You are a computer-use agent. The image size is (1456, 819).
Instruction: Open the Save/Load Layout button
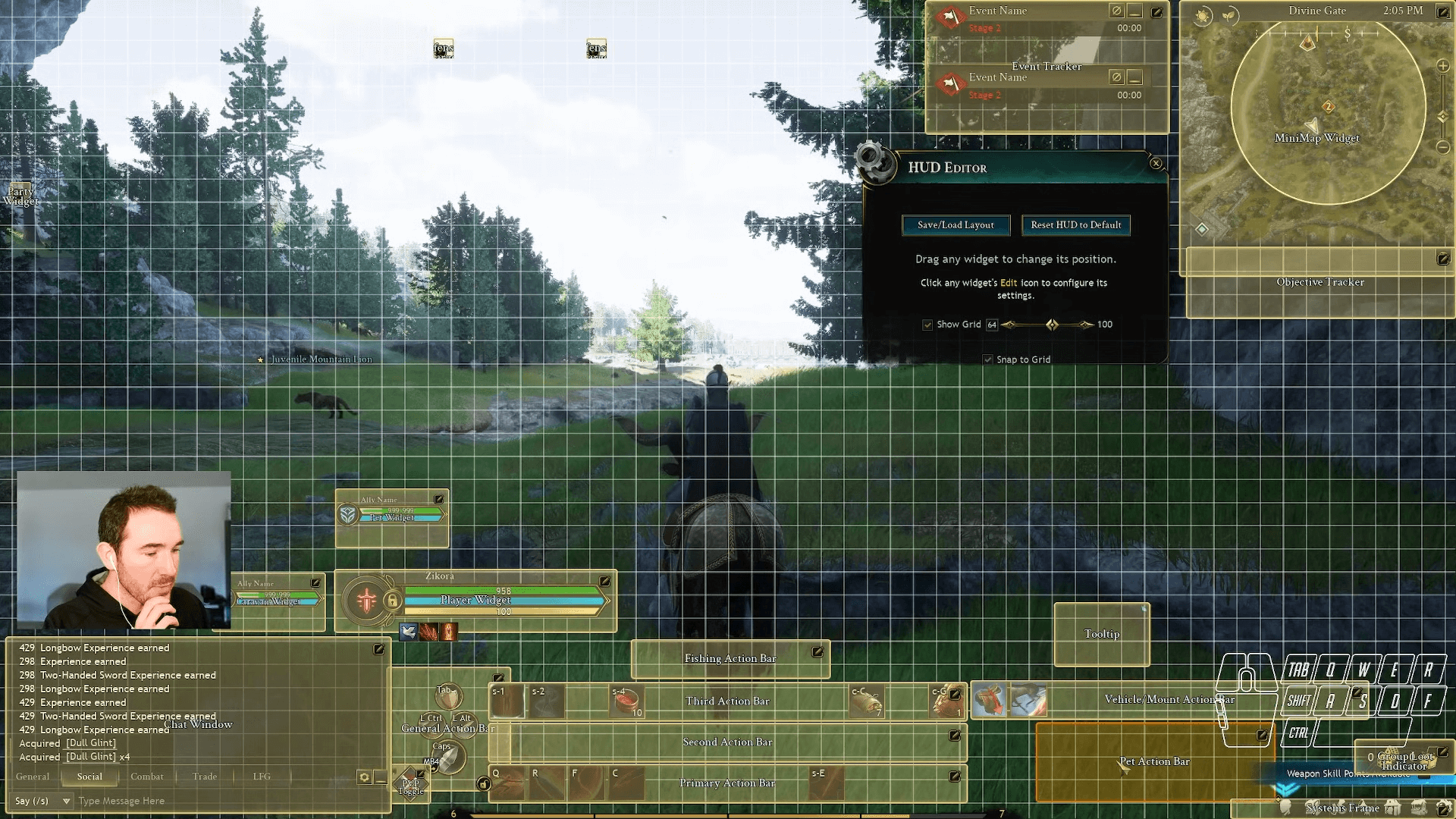click(x=955, y=224)
